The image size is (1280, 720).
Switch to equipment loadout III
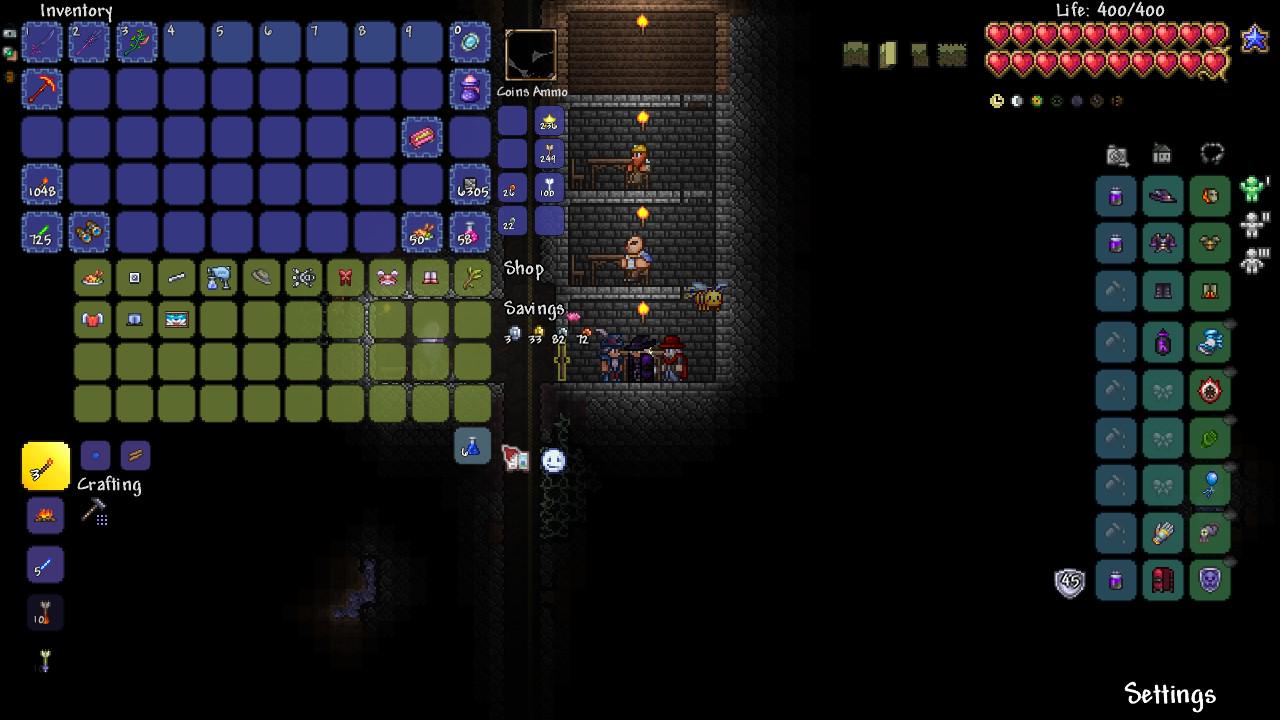coord(1251,260)
